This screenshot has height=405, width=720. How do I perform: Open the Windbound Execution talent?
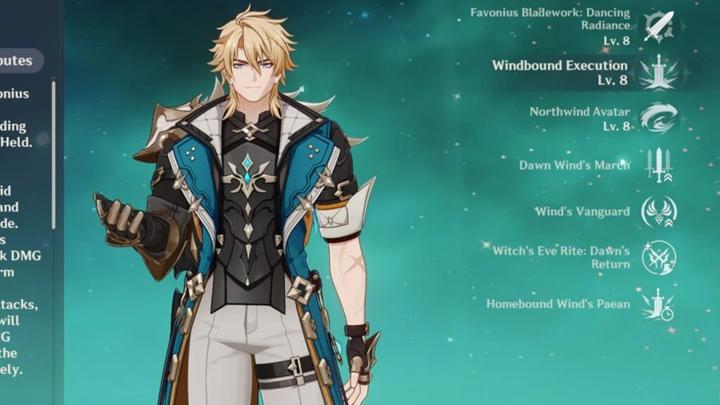pos(659,71)
